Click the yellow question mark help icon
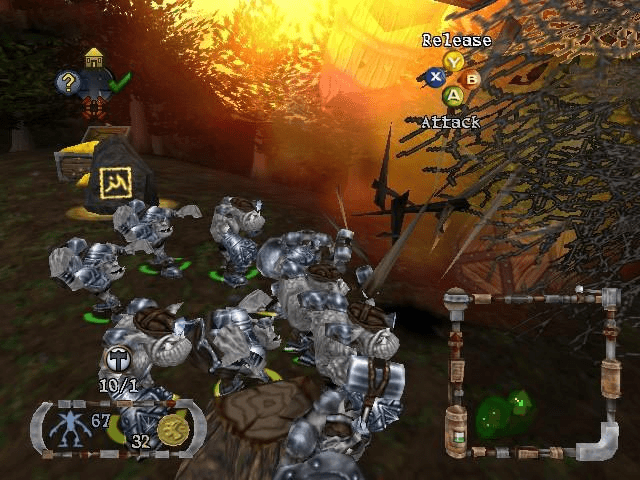The width and height of the screenshot is (640, 480). click(x=69, y=83)
